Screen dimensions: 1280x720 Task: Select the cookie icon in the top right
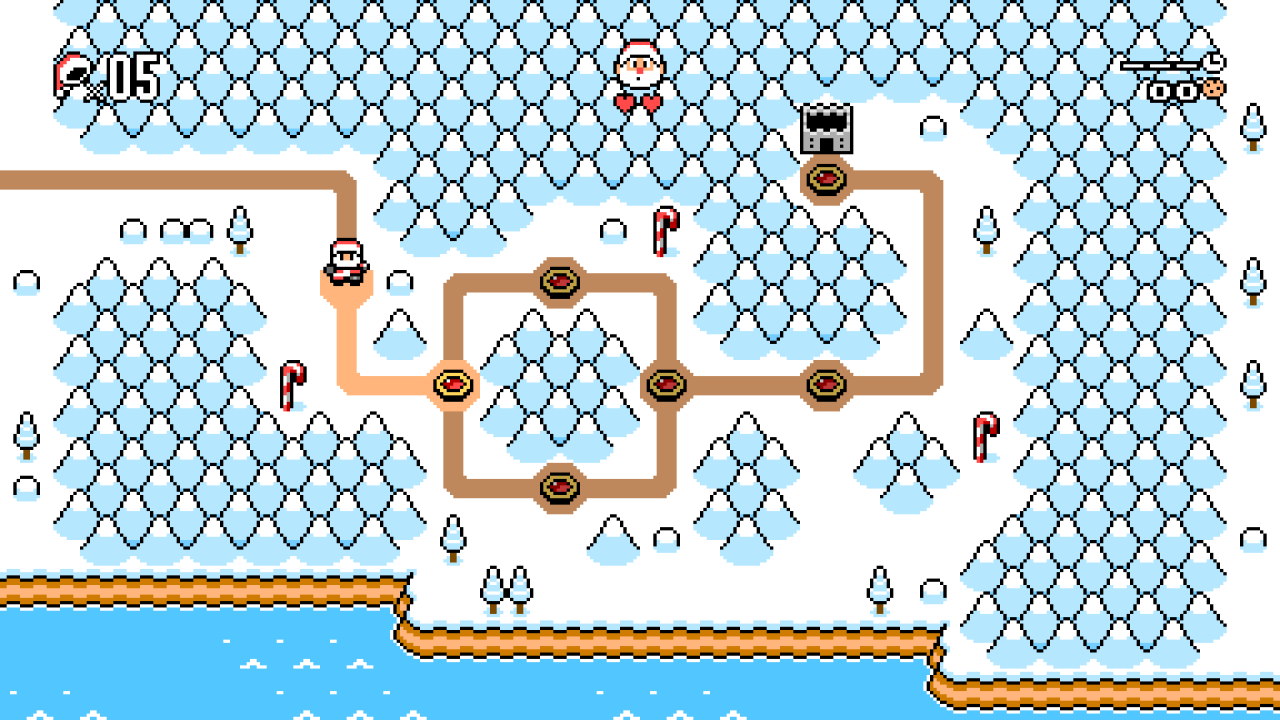[x=1214, y=88]
